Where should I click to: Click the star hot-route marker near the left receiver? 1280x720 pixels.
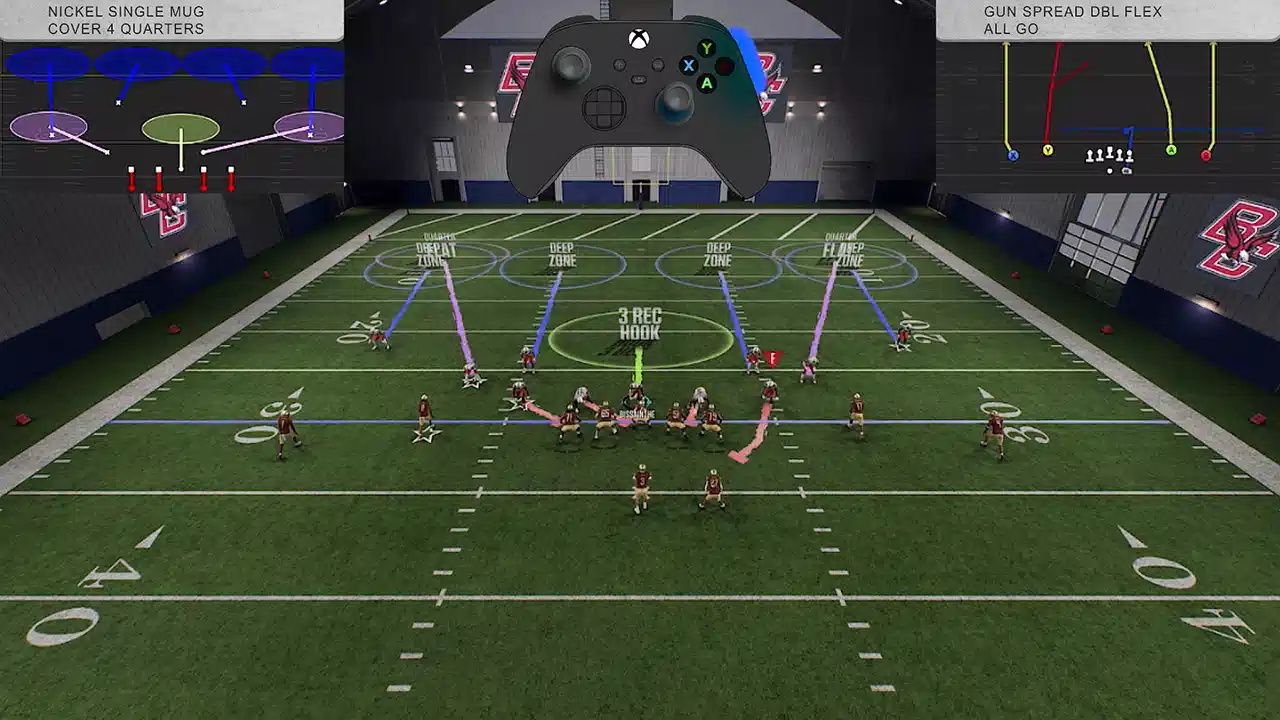tap(428, 433)
